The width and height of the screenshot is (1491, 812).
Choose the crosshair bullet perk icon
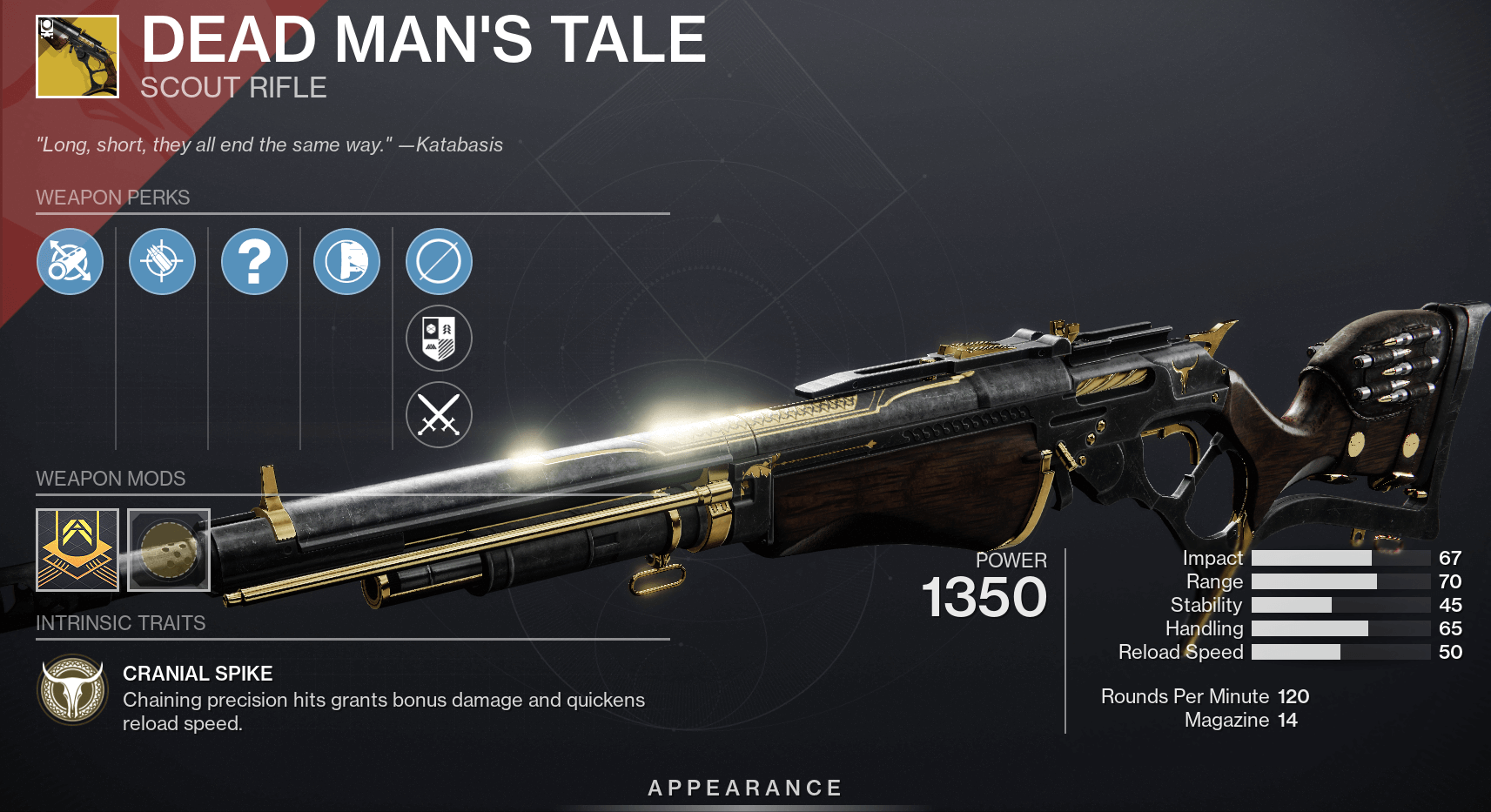coord(162,261)
